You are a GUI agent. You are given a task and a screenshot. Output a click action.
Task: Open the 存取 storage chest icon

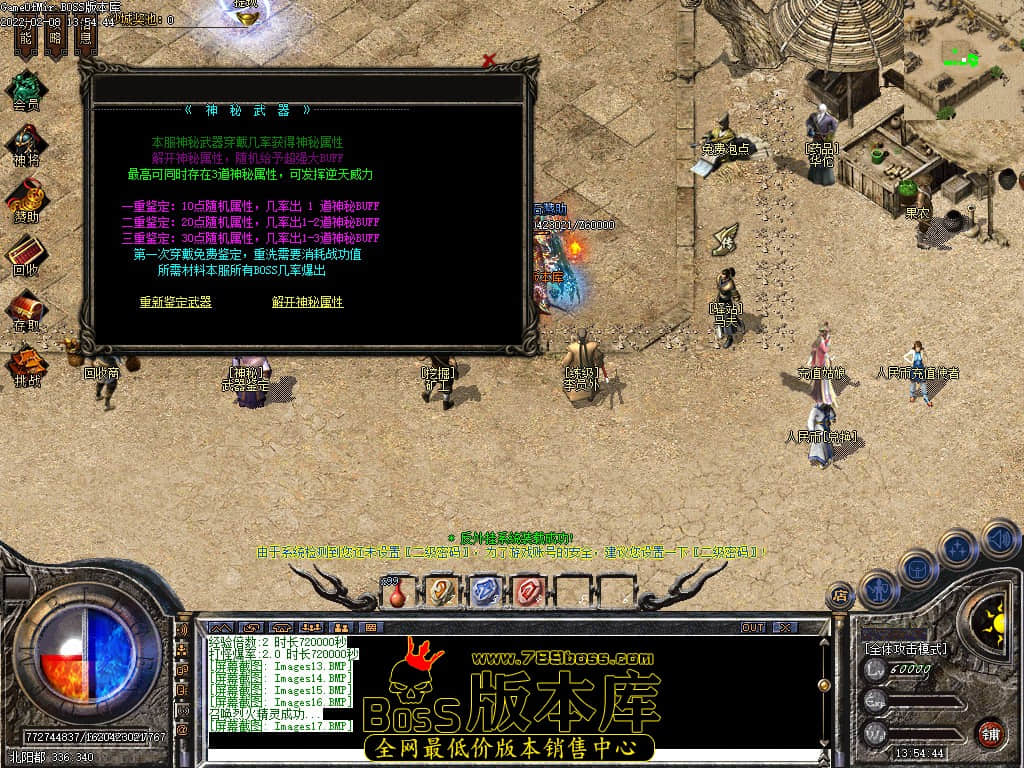pos(26,310)
